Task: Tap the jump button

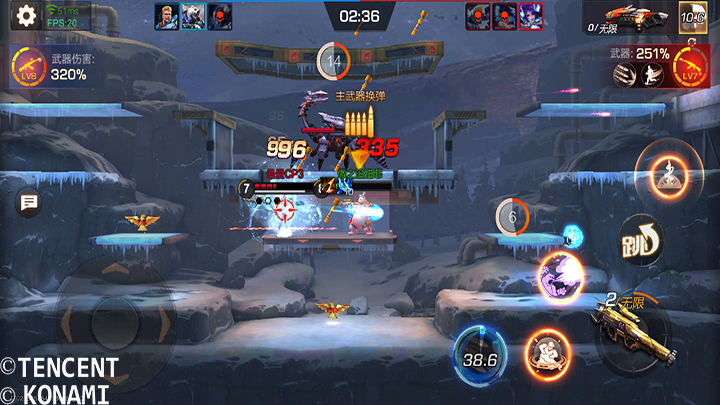Action: [x=640, y=240]
